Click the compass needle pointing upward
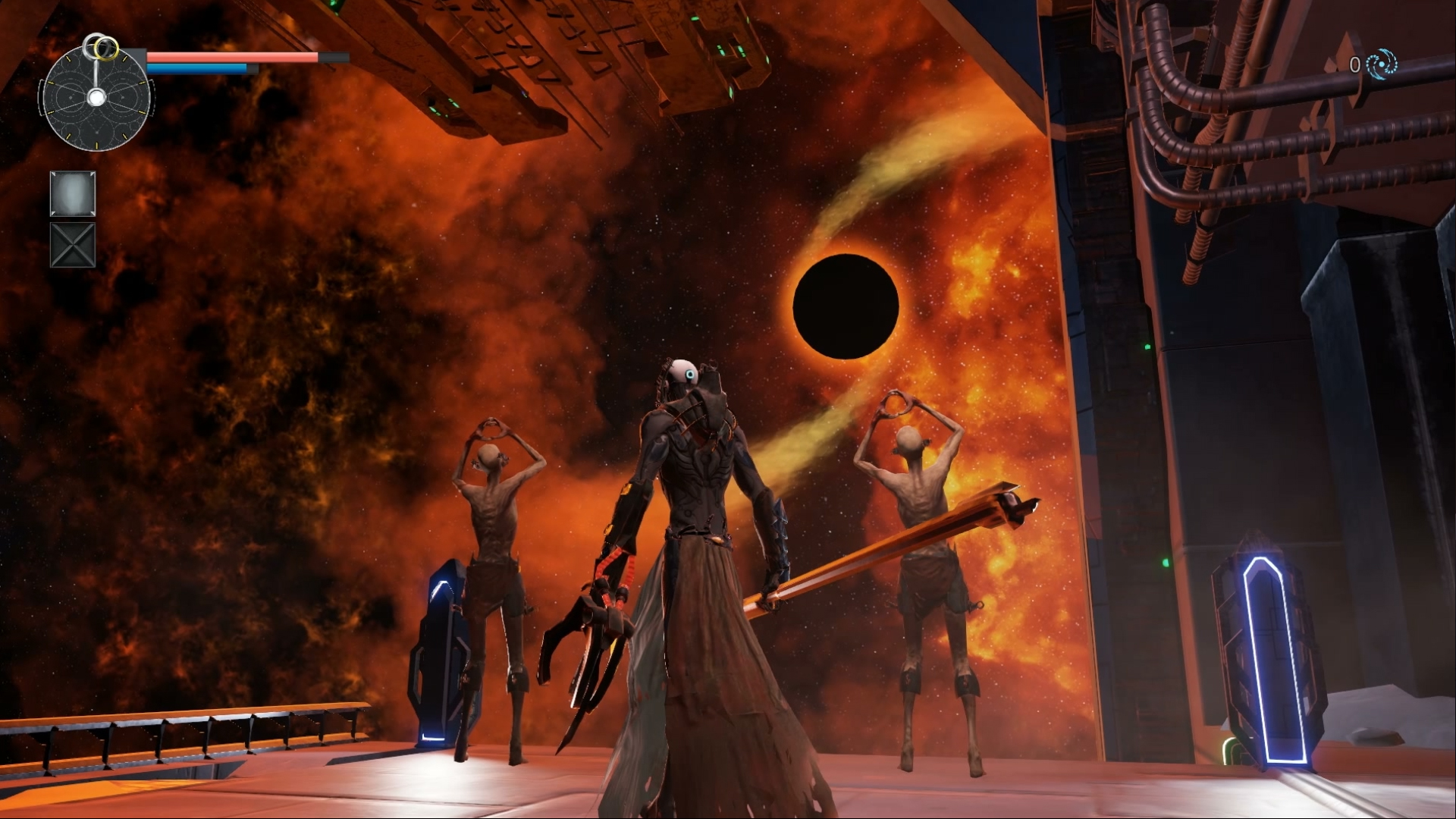The height and width of the screenshot is (819, 1456). (x=97, y=72)
